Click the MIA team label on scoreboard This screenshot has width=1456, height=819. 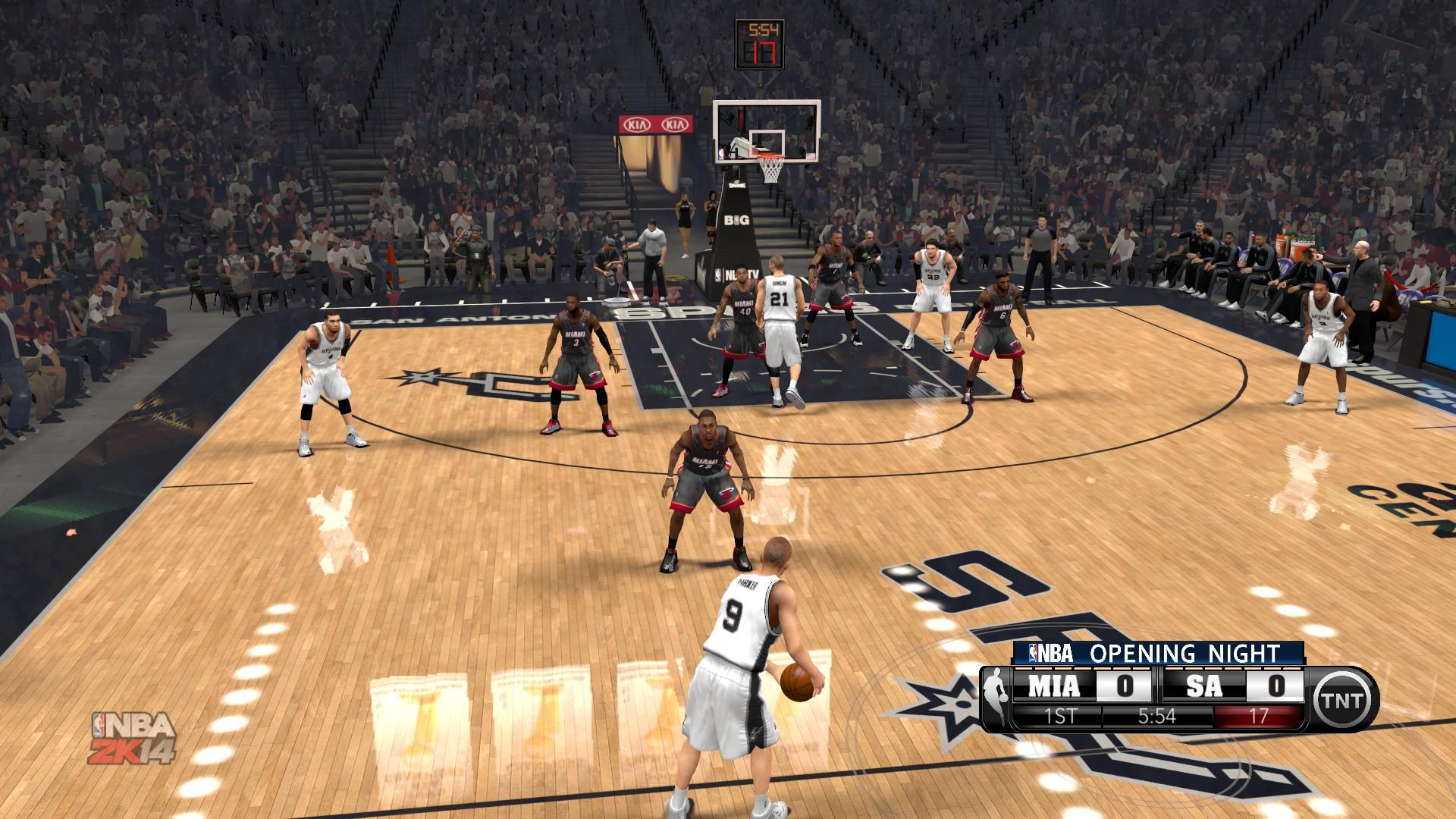tap(1053, 686)
